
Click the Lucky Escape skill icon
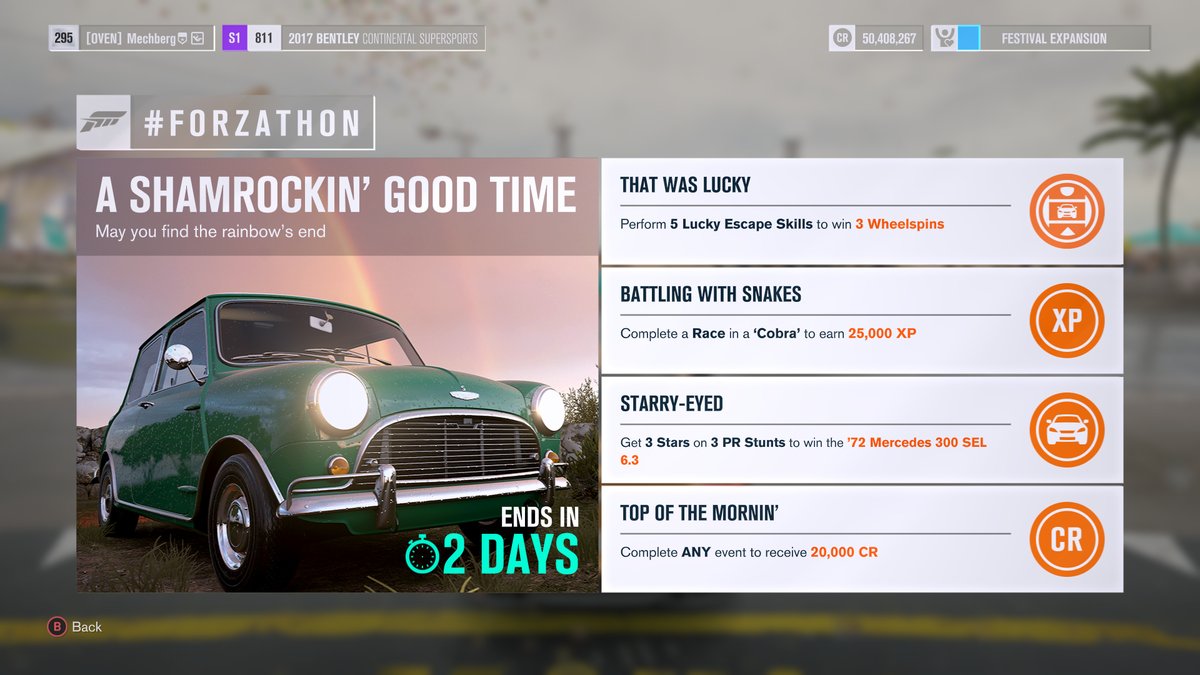click(x=1066, y=211)
